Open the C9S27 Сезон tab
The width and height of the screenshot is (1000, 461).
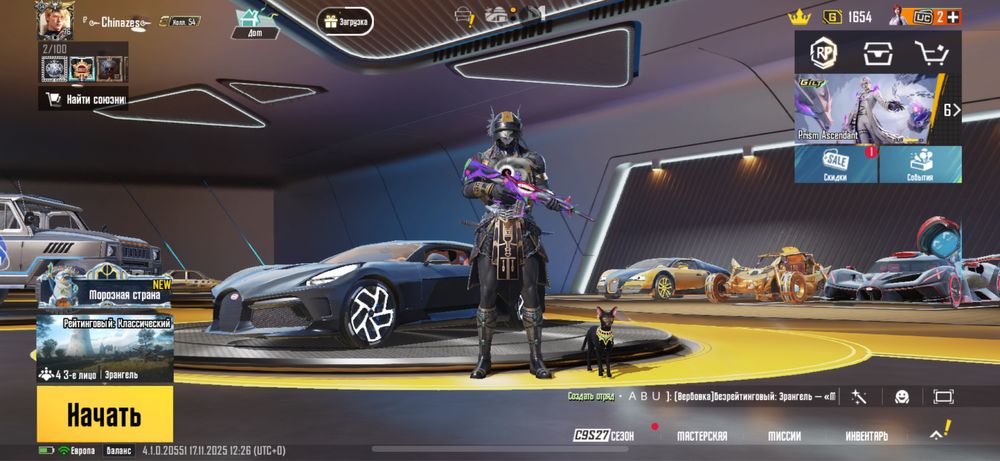coord(605,436)
